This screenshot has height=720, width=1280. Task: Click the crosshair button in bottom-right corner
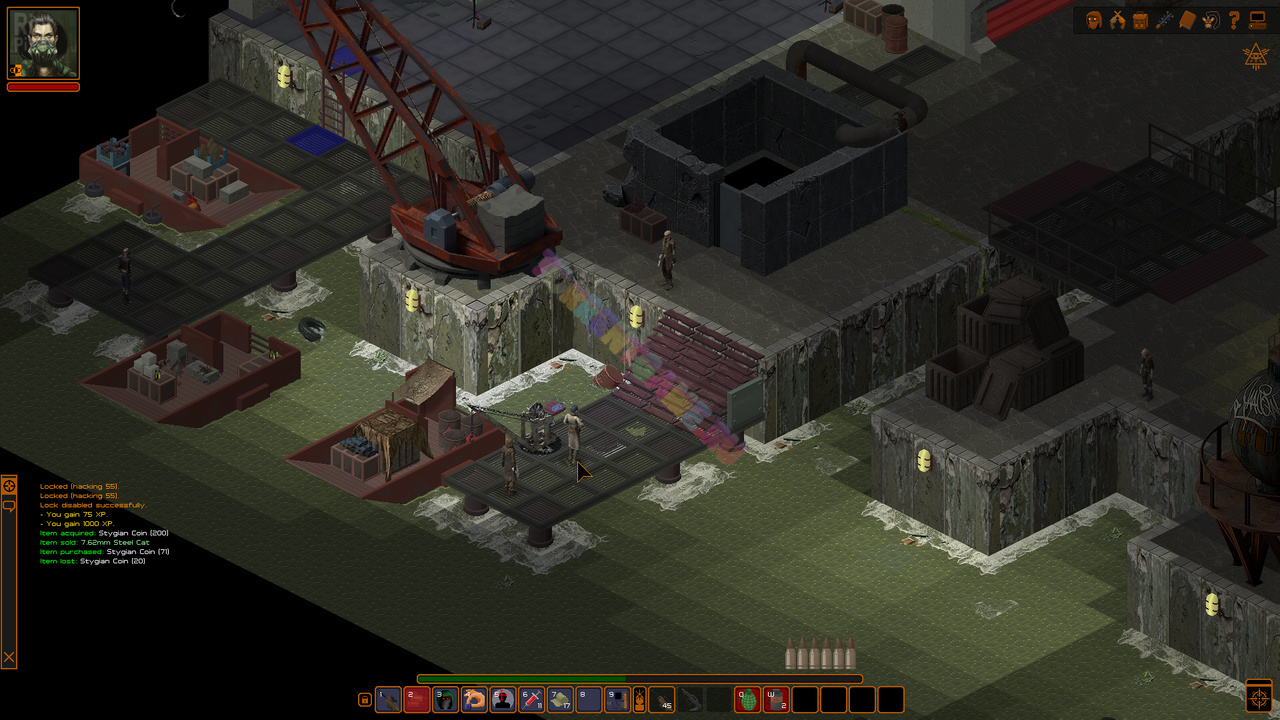[x=1259, y=695]
